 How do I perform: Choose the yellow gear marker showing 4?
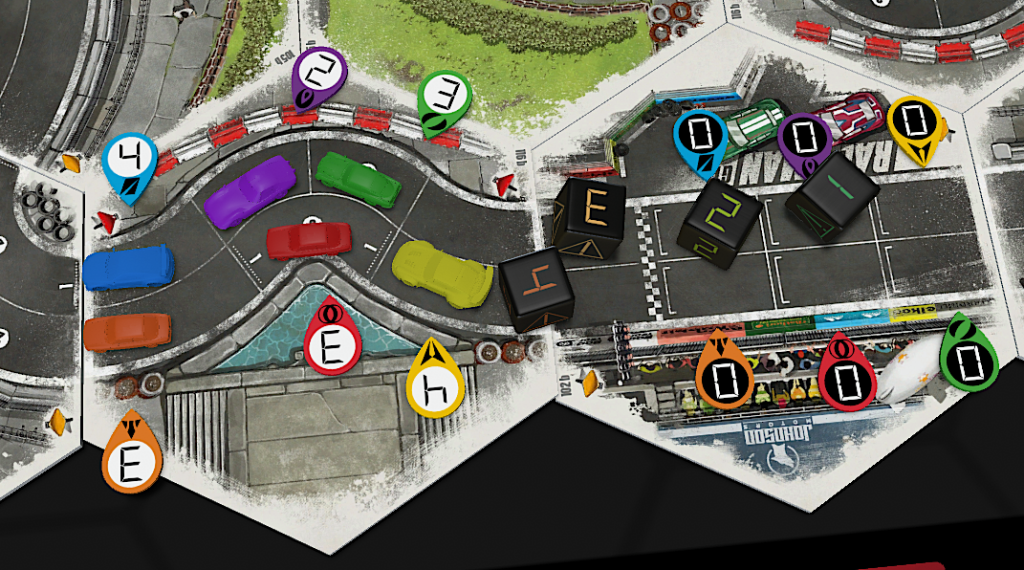coord(435,382)
